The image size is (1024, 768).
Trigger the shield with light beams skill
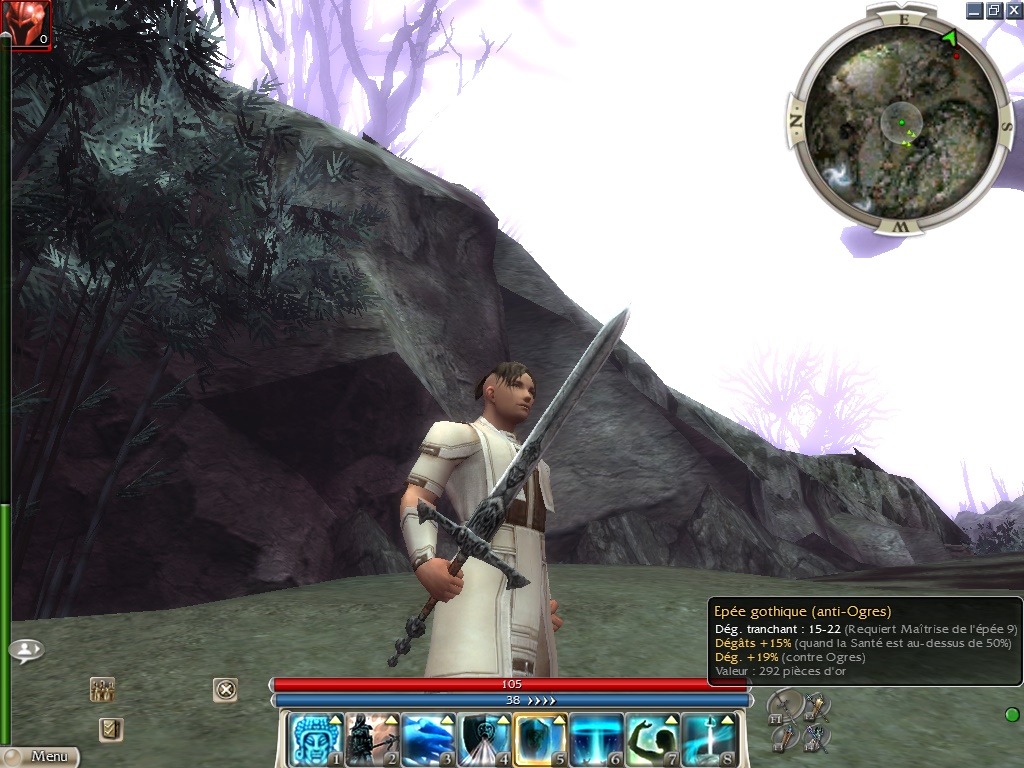(x=484, y=740)
